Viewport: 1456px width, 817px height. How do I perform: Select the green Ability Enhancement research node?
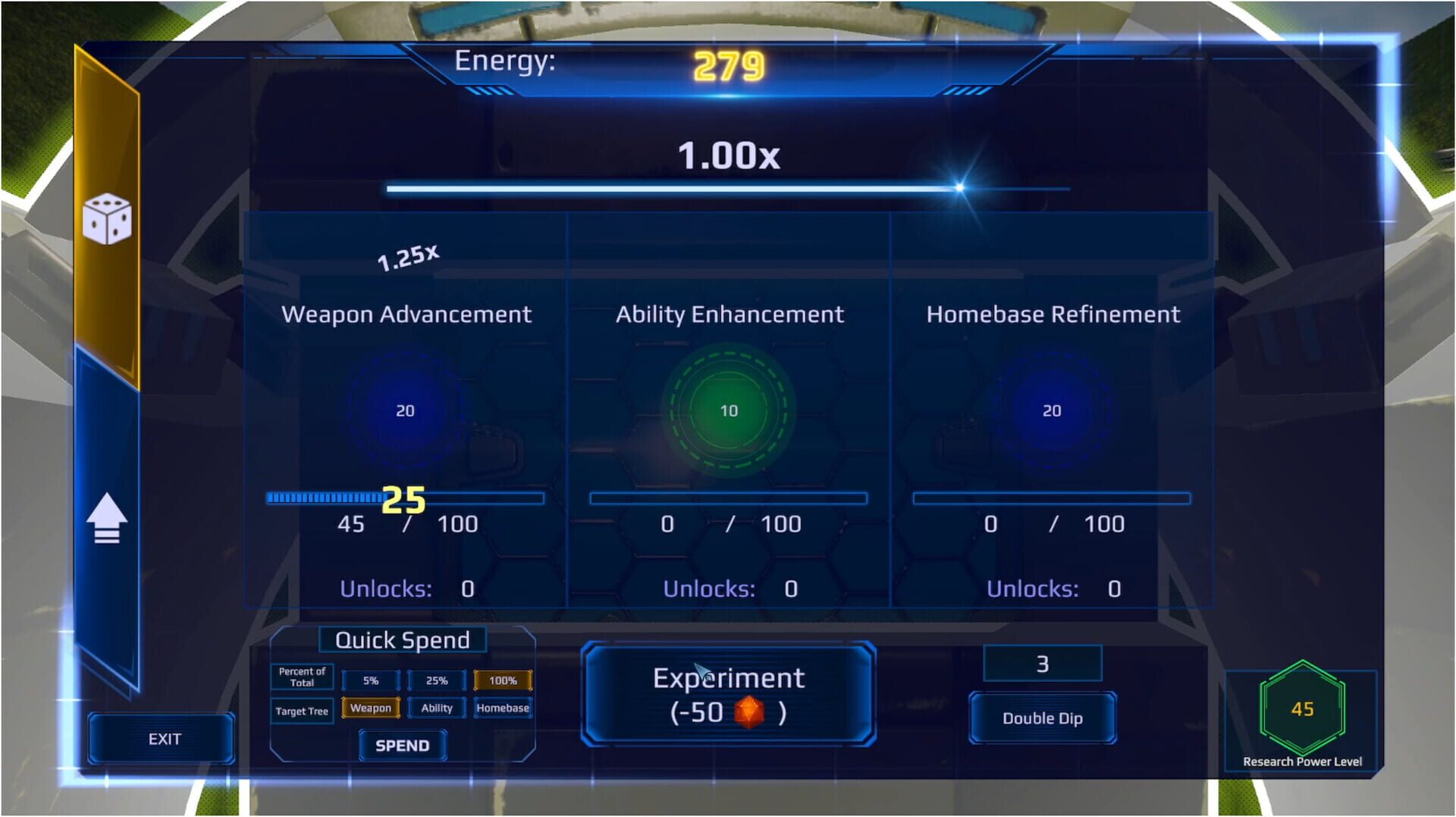click(729, 410)
